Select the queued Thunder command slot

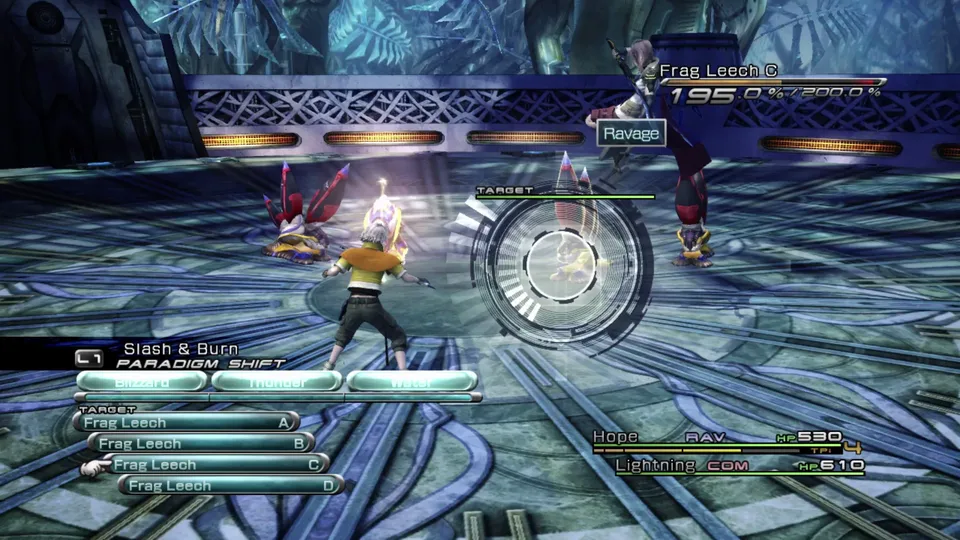point(276,381)
